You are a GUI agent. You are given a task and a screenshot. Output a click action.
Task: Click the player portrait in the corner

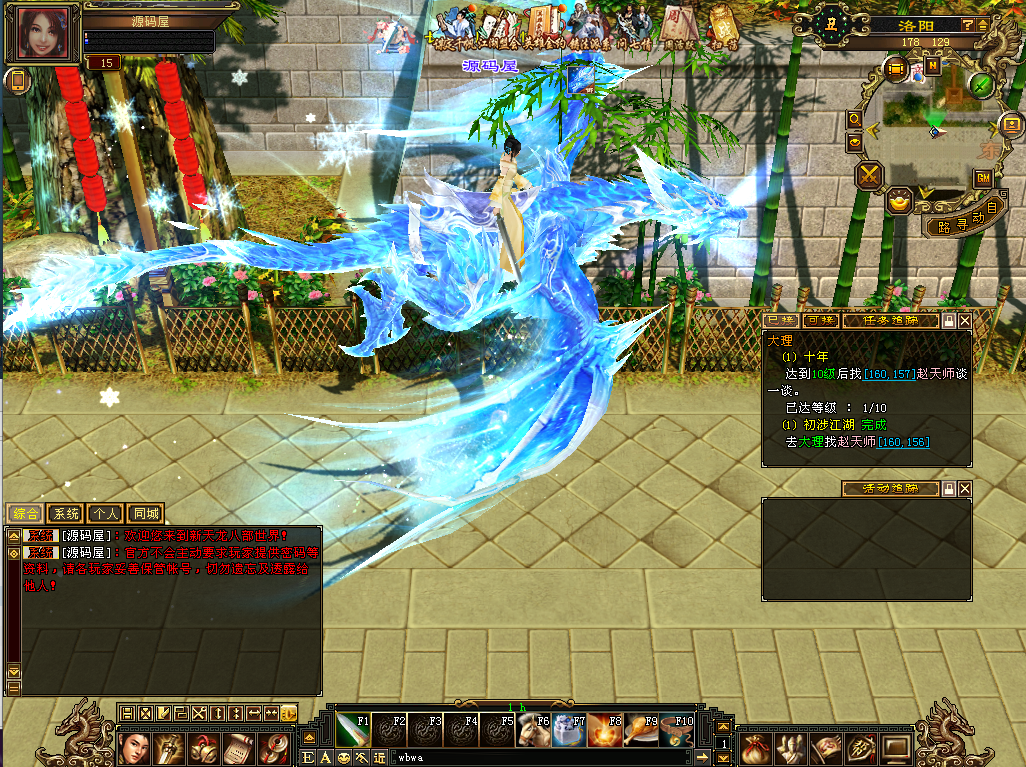coord(44,35)
